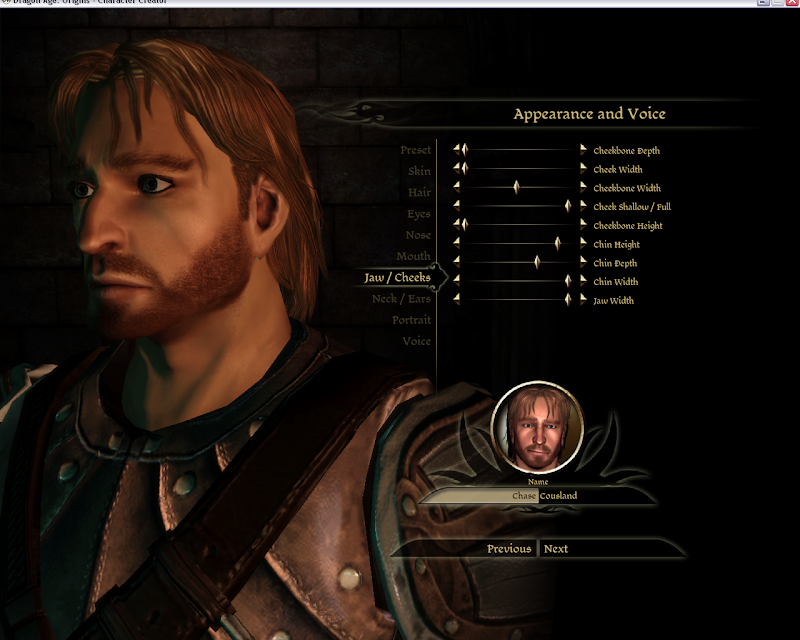The image size is (800, 640).
Task: Decrease Cheekbone Width with left arrow
Action: (x=457, y=187)
